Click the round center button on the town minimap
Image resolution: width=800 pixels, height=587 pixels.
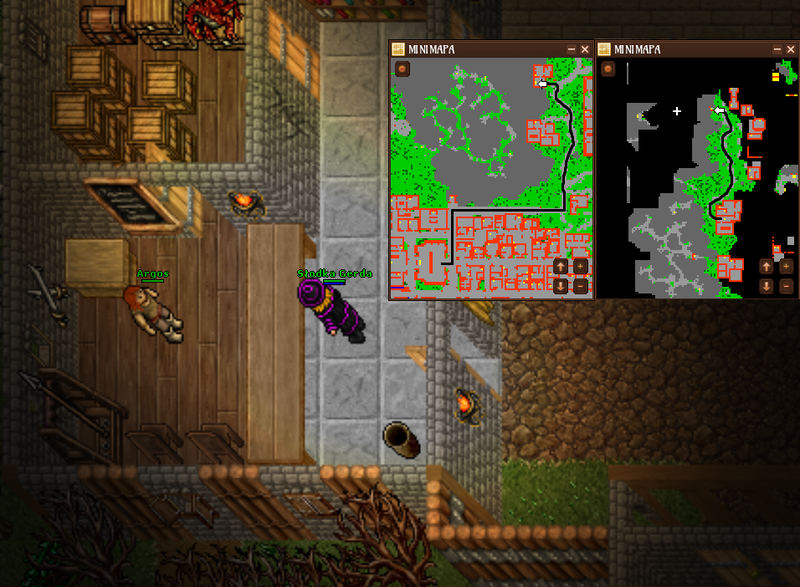click(x=402, y=69)
